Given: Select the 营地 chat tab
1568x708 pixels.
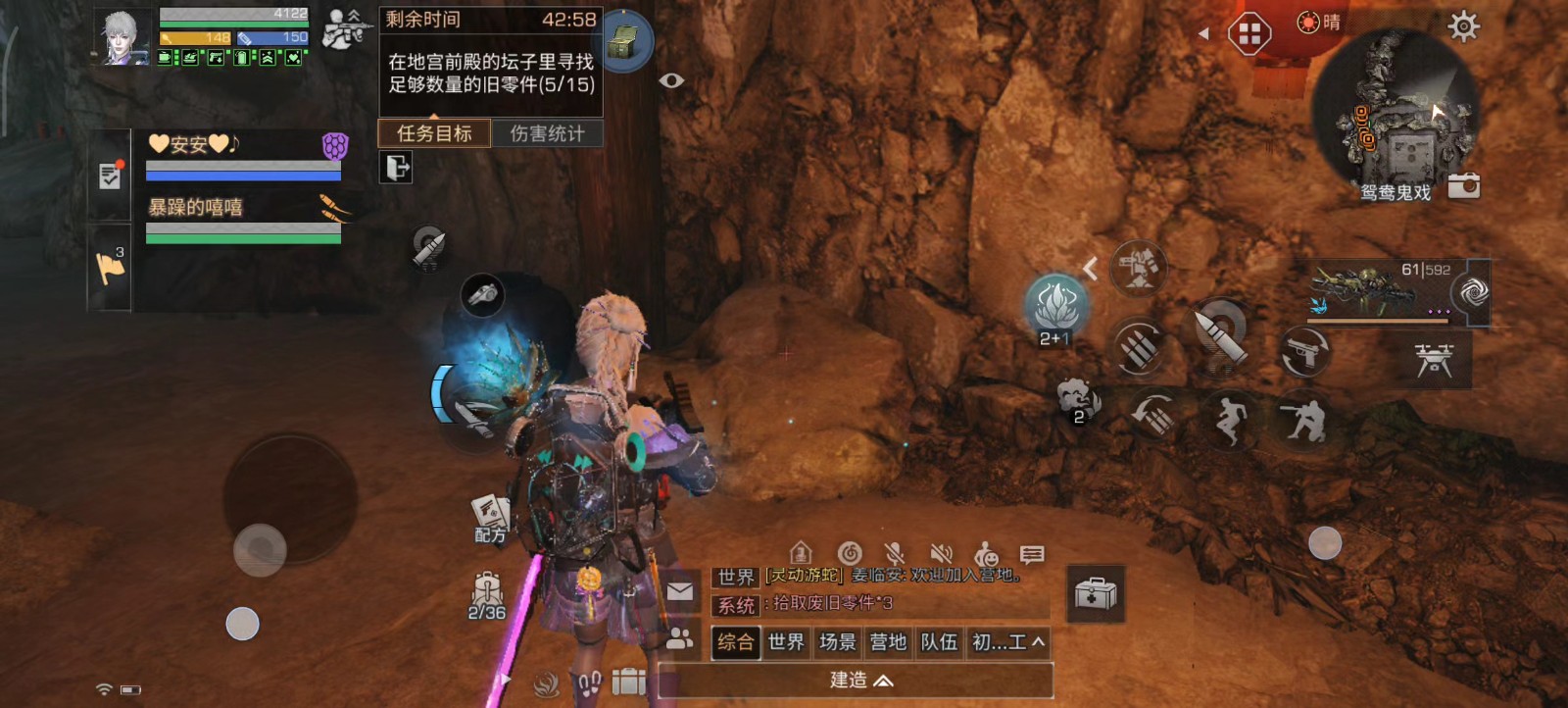Looking at the screenshot, I should click(x=888, y=642).
